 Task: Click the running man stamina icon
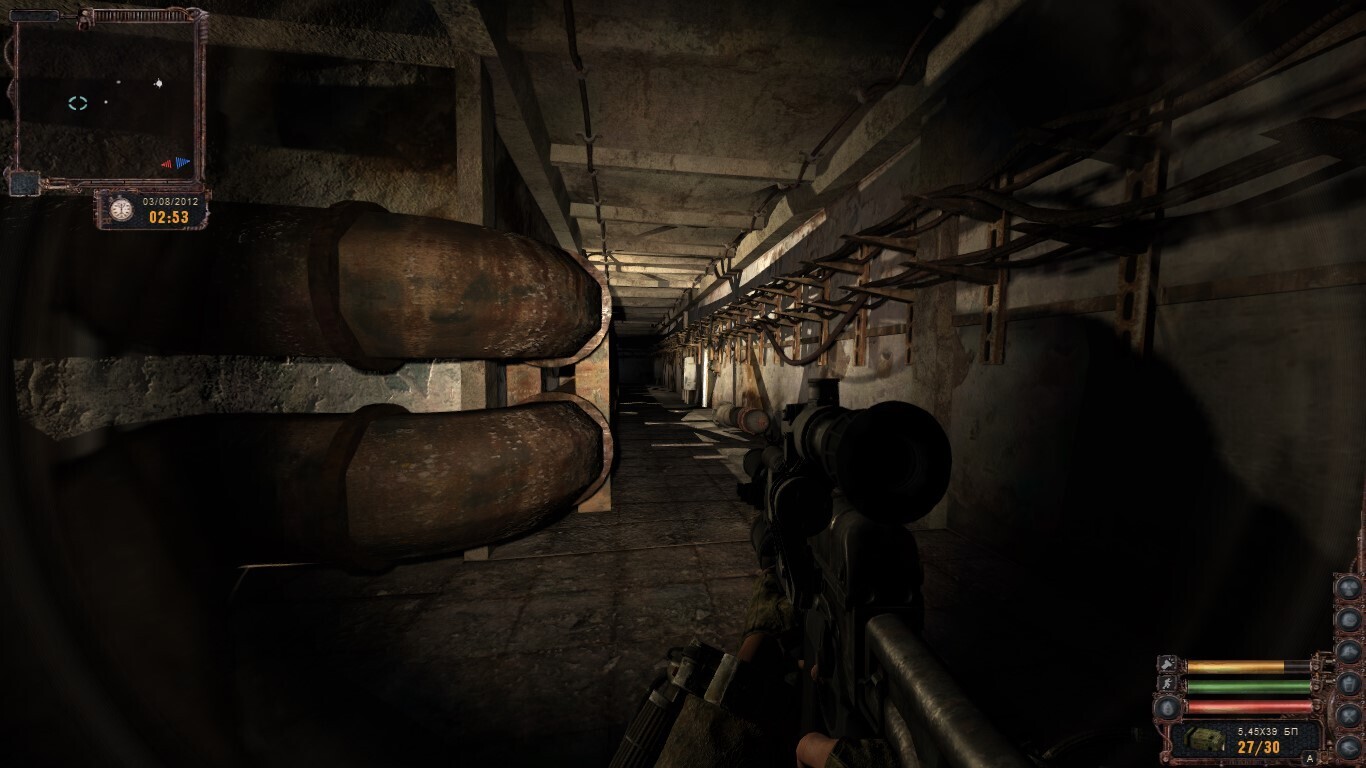pyautogui.click(x=1167, y=685)
